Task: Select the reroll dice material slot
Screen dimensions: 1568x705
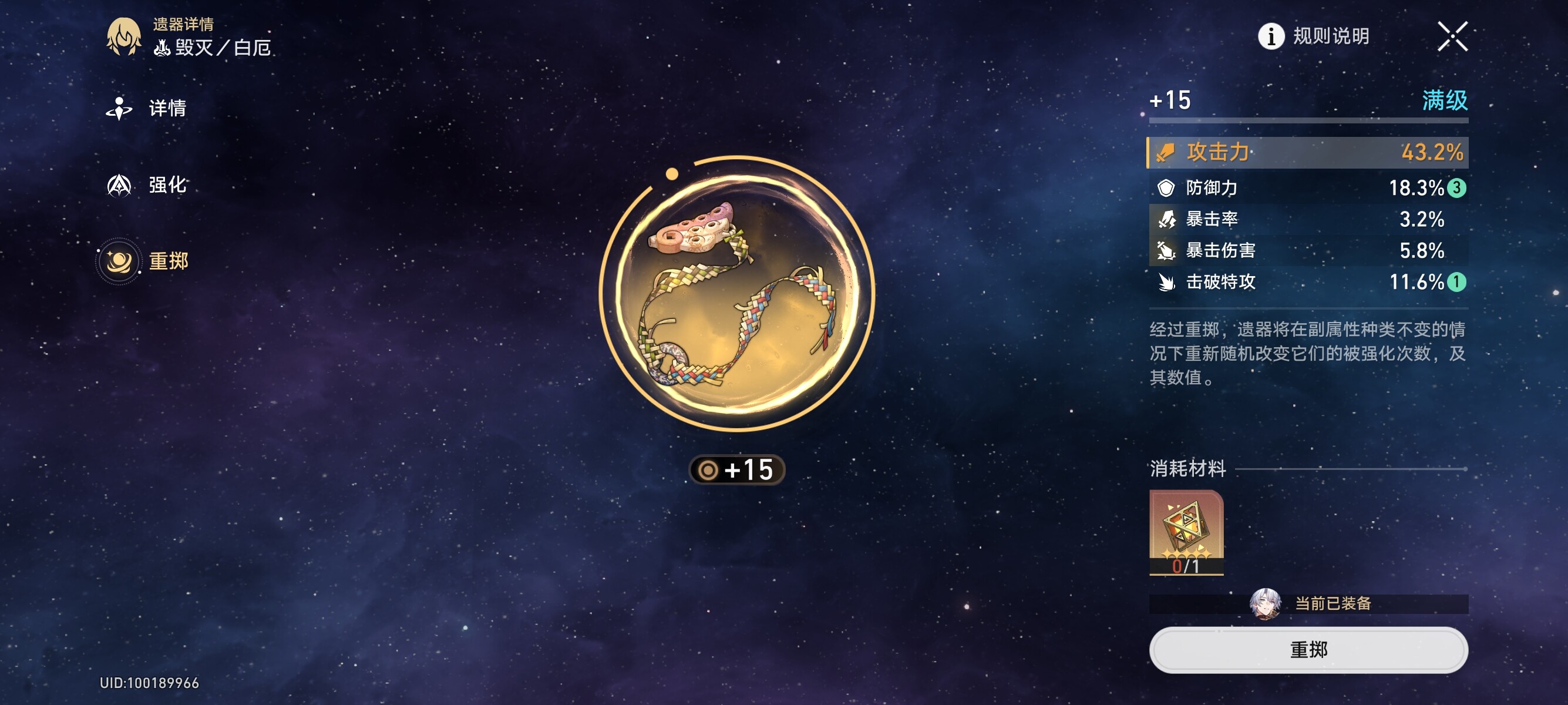Action: click(x=1186, y=532)
